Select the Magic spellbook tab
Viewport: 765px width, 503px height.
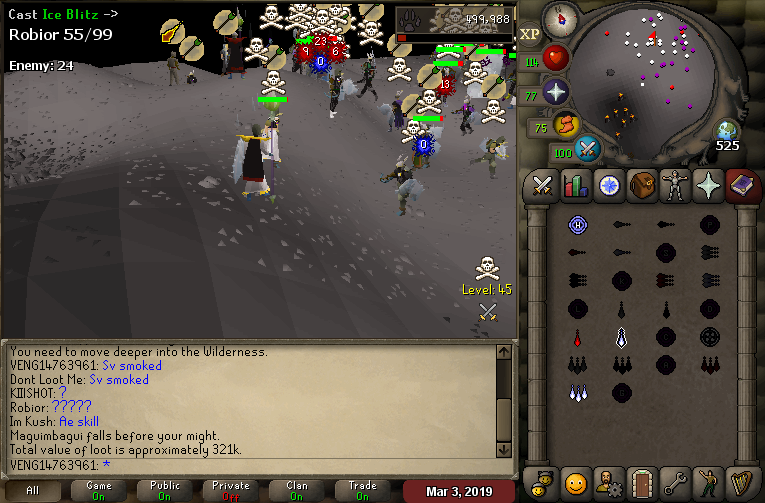pos(741,185)
